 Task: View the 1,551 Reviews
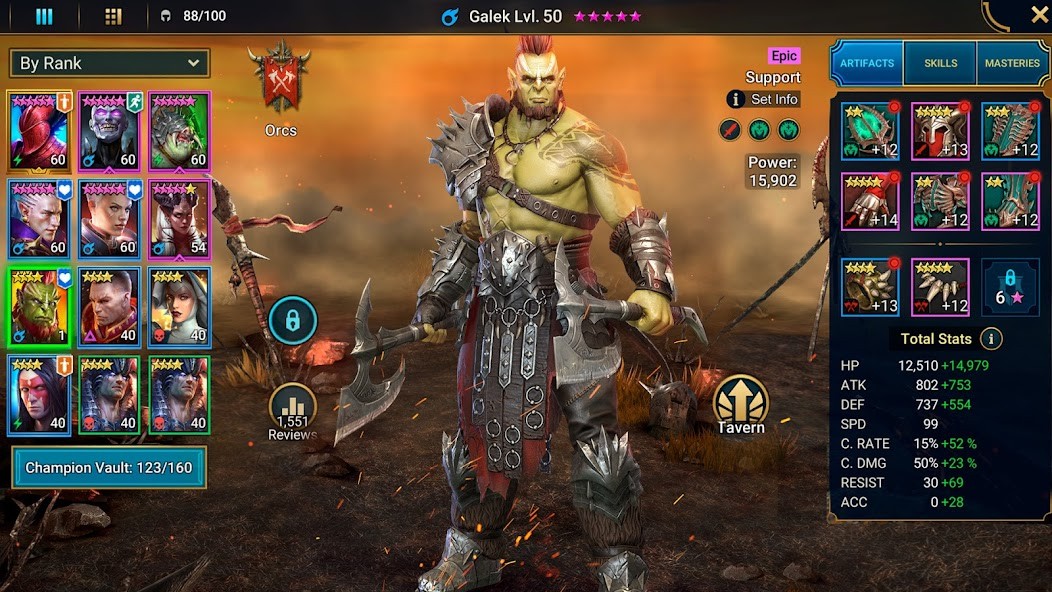coord(292,410)
